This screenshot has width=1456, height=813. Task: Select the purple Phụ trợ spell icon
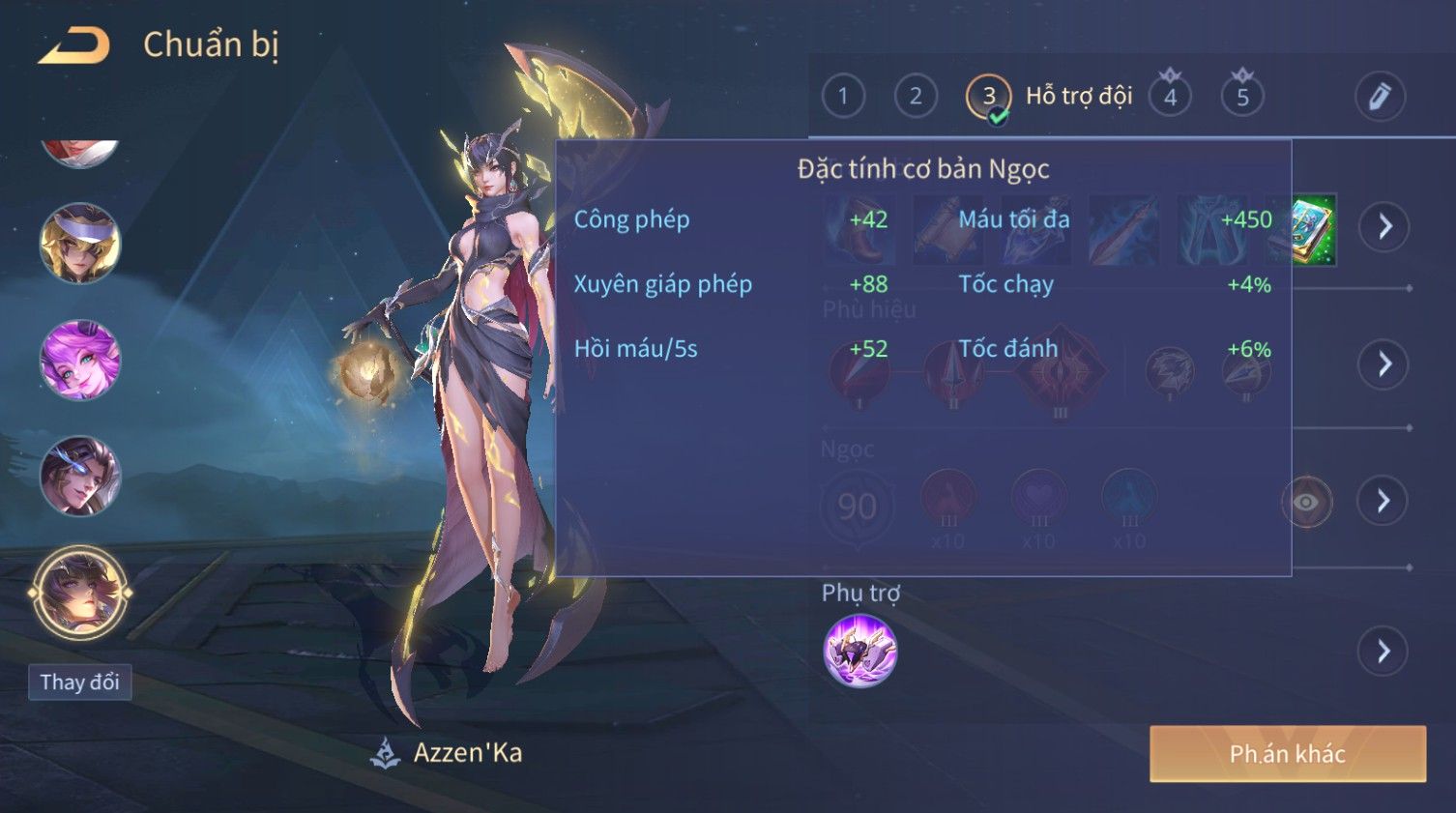point(860,651)
